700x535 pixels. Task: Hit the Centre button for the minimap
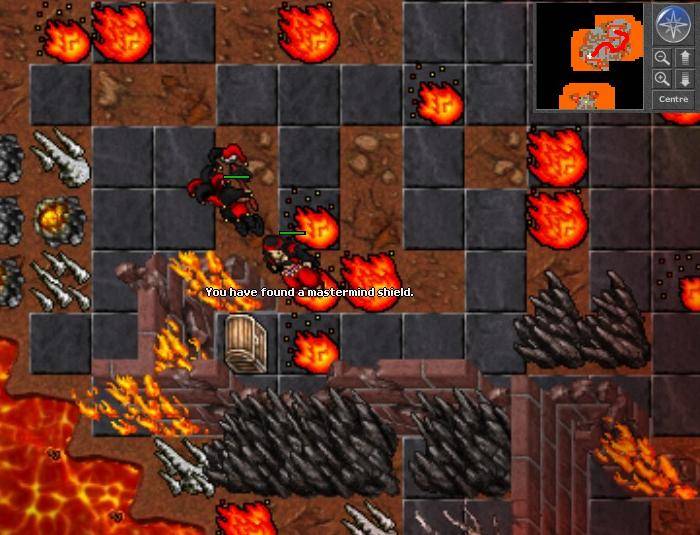click(673, 100)
